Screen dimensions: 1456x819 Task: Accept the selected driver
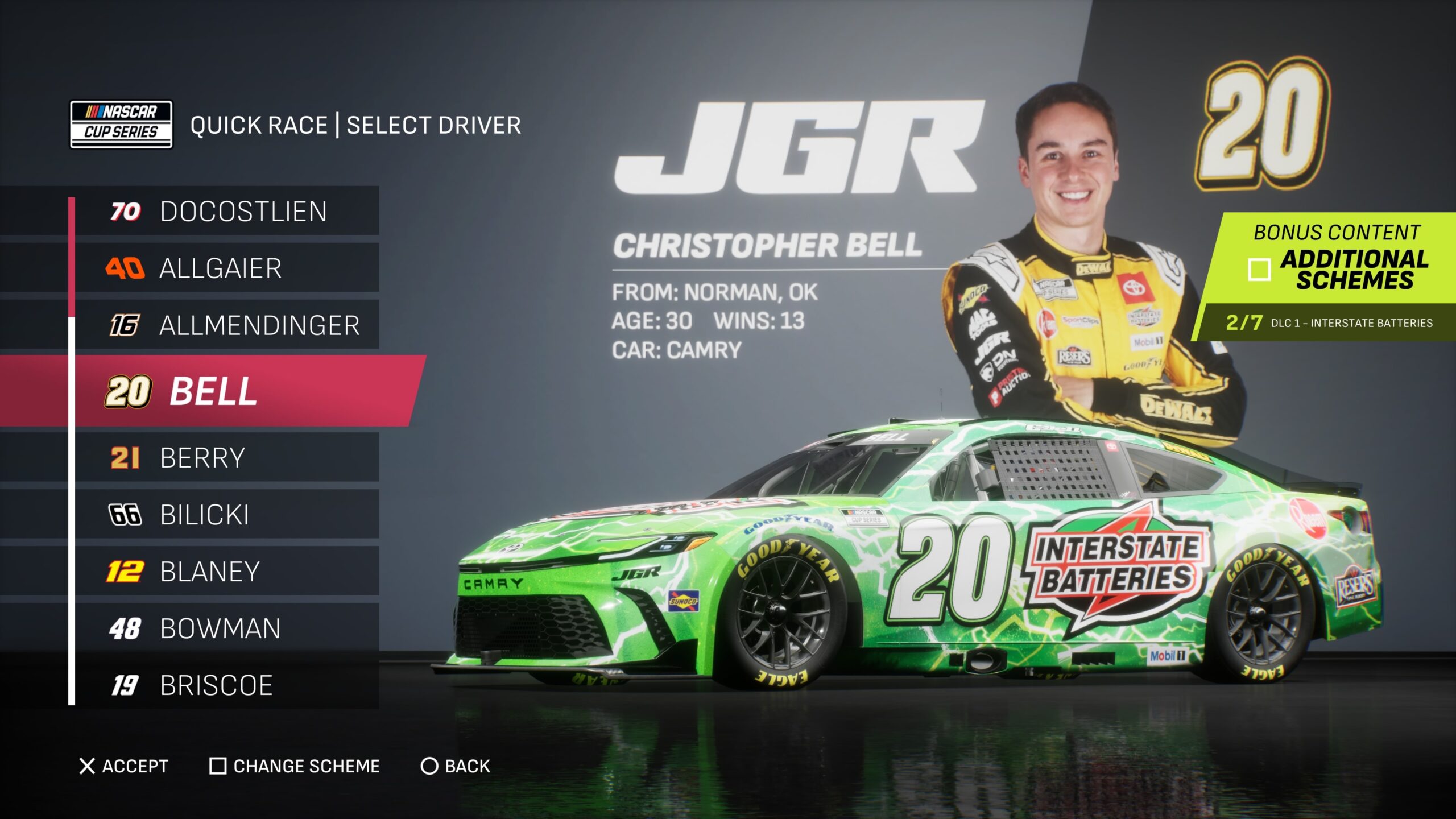(x=124, y=766)
